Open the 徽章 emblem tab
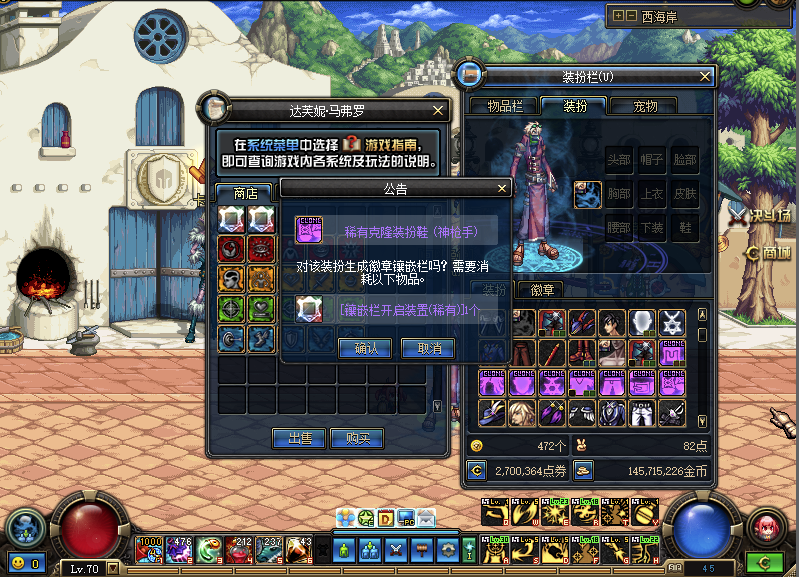The height and width of the screenshot is (577, 799). point(542,290)
